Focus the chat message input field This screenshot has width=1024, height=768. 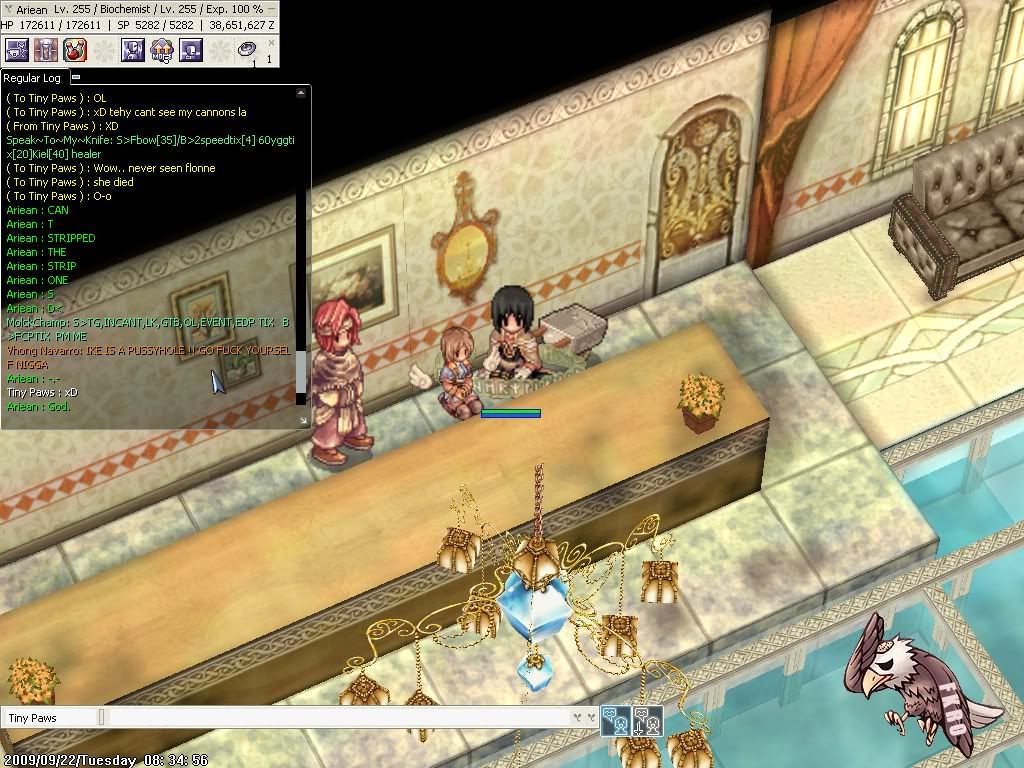tap(340, 718)
